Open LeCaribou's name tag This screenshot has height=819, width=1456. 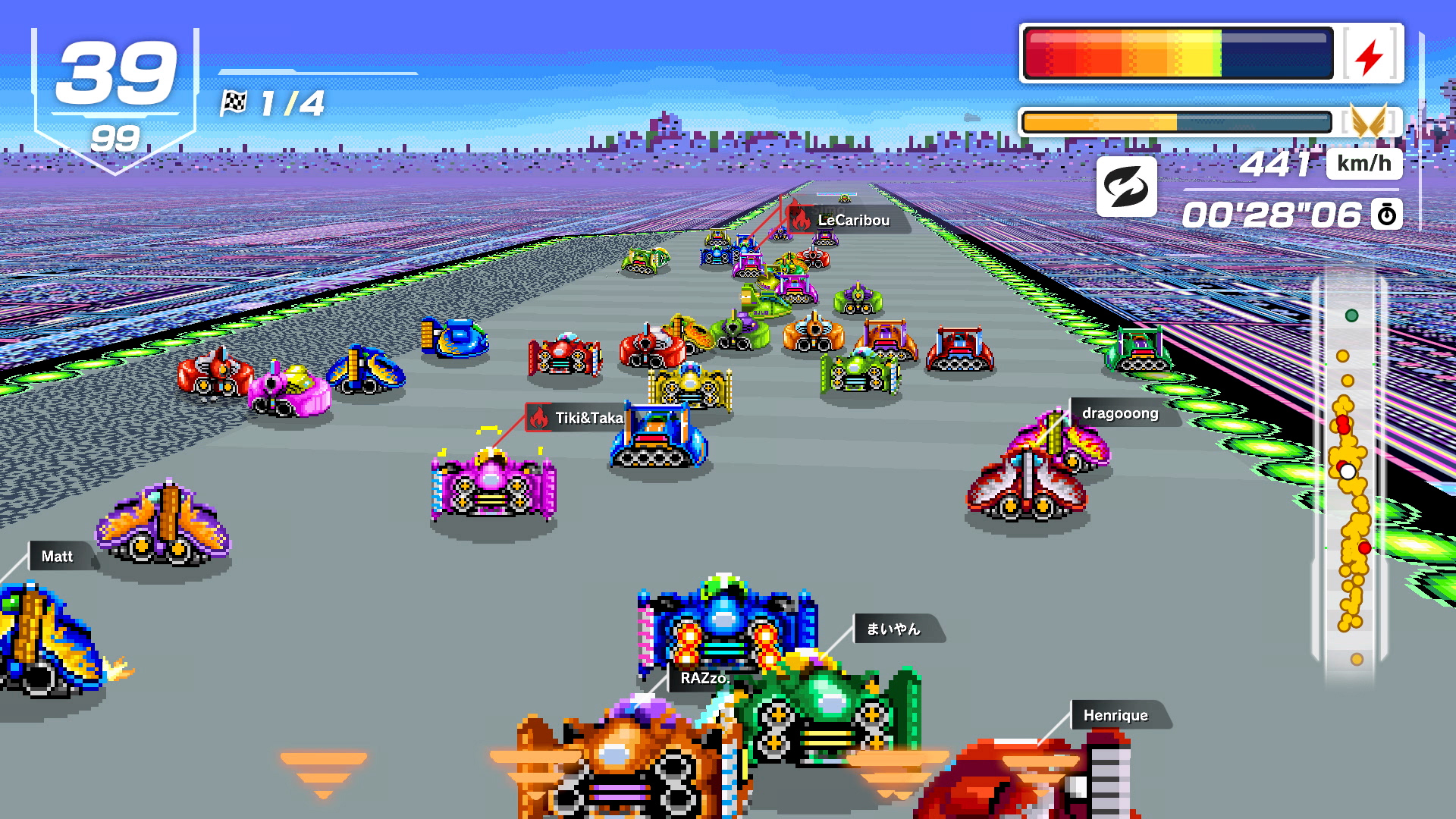point(855,220)
